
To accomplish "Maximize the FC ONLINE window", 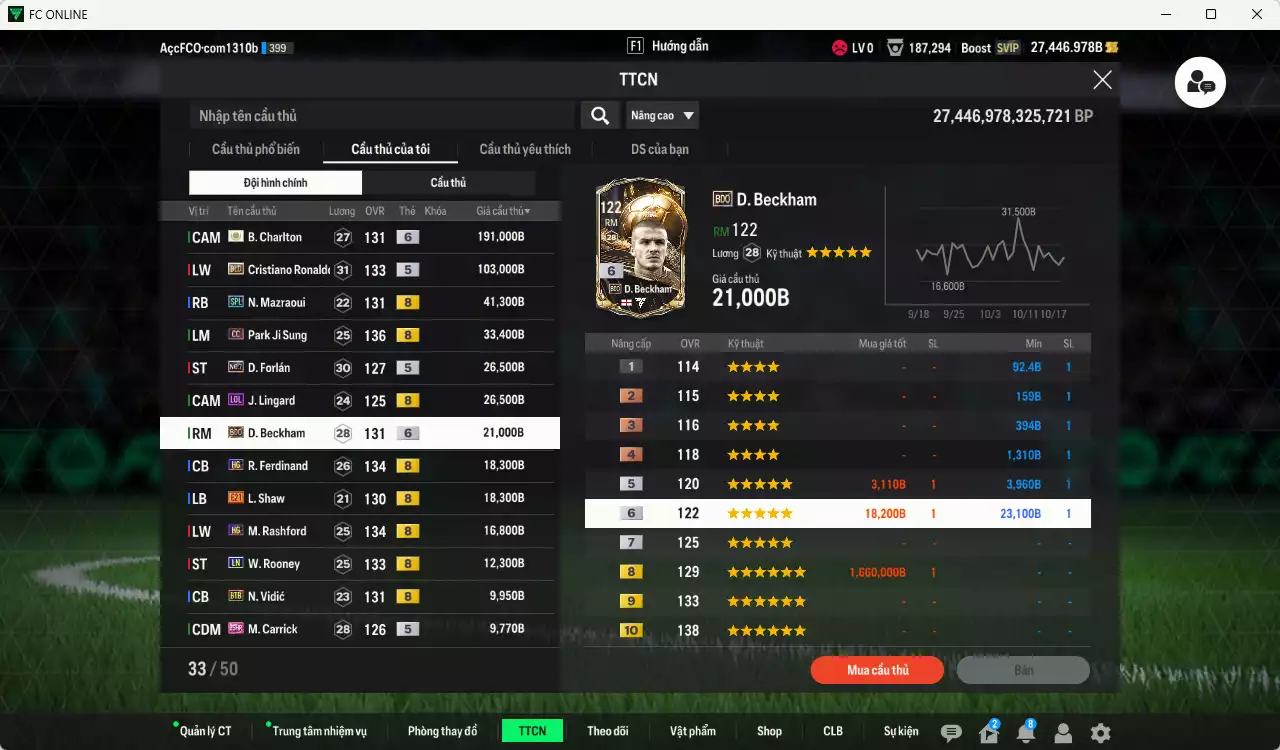I will [x=1211, y=14].
